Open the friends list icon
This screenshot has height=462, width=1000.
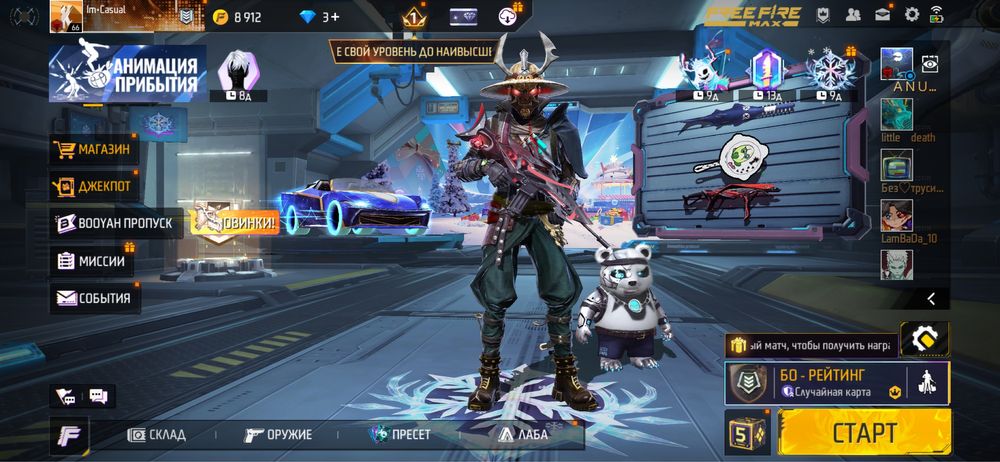click(853, 15)
